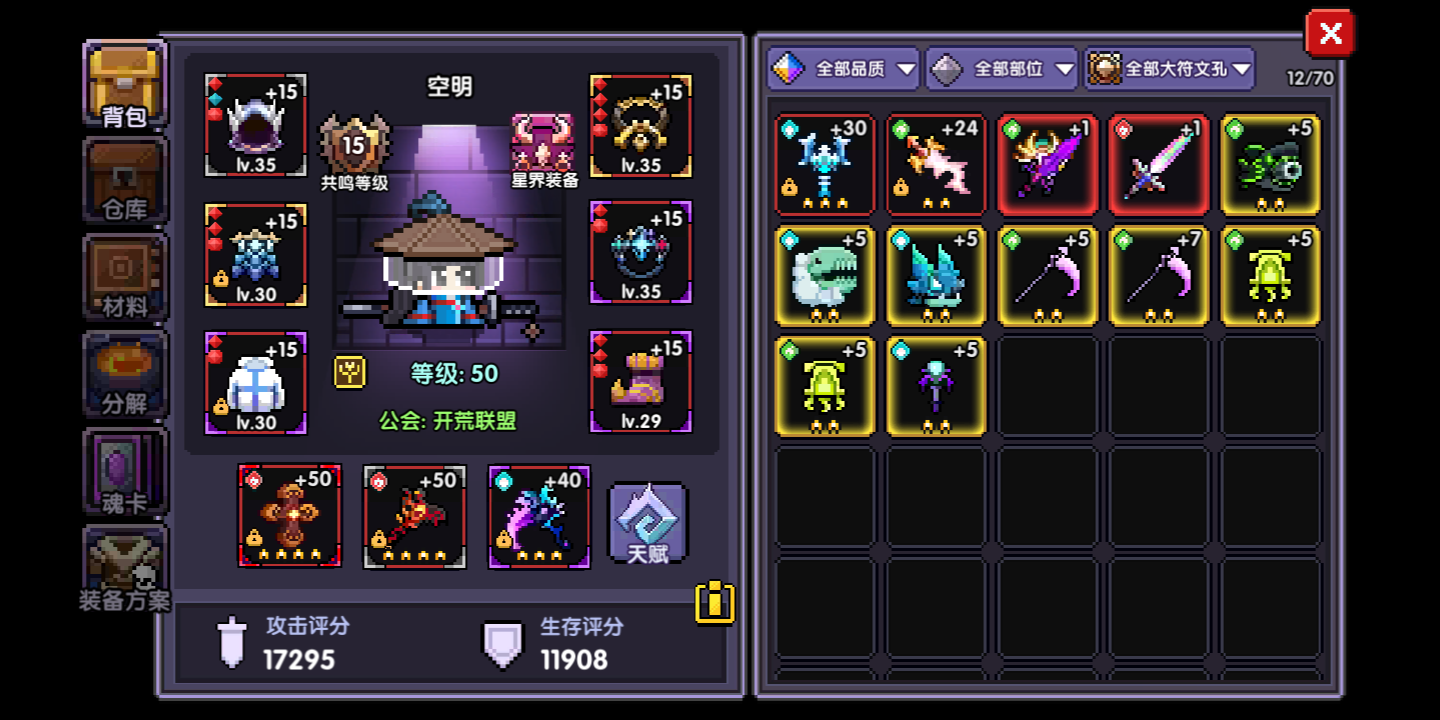
Task: Open the 分解 decompose feature
Action: (124, 375)
